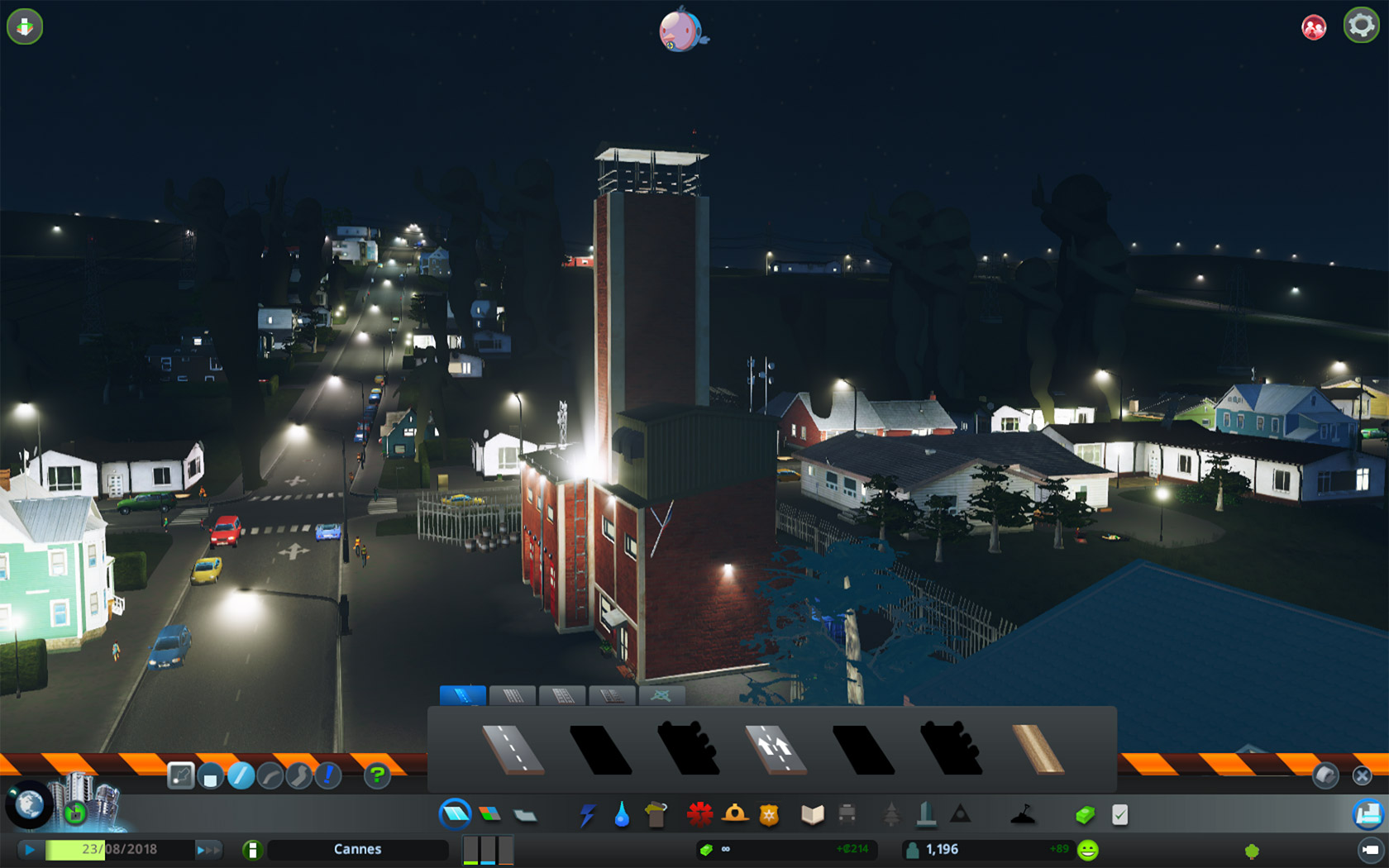Open the water and sewage menu
Viewport: 1389px width, 868px height.
tap(622, 816)
